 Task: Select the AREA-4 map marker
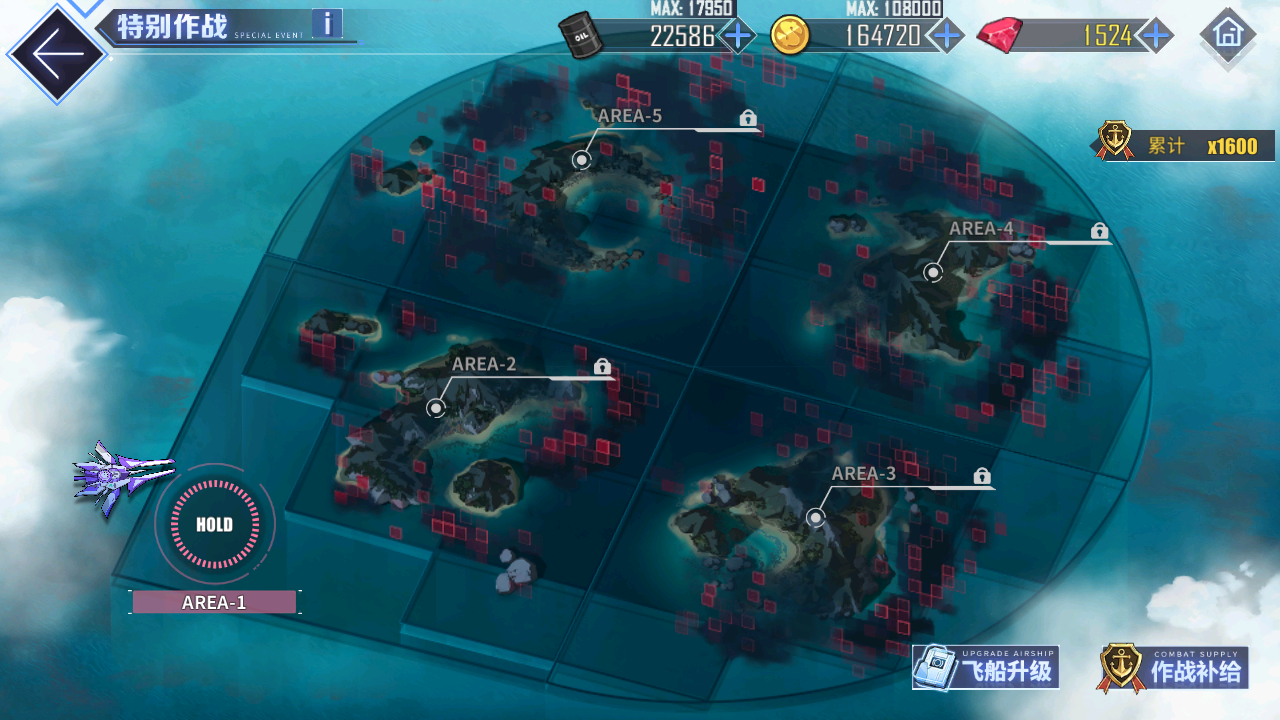(933, 272)
